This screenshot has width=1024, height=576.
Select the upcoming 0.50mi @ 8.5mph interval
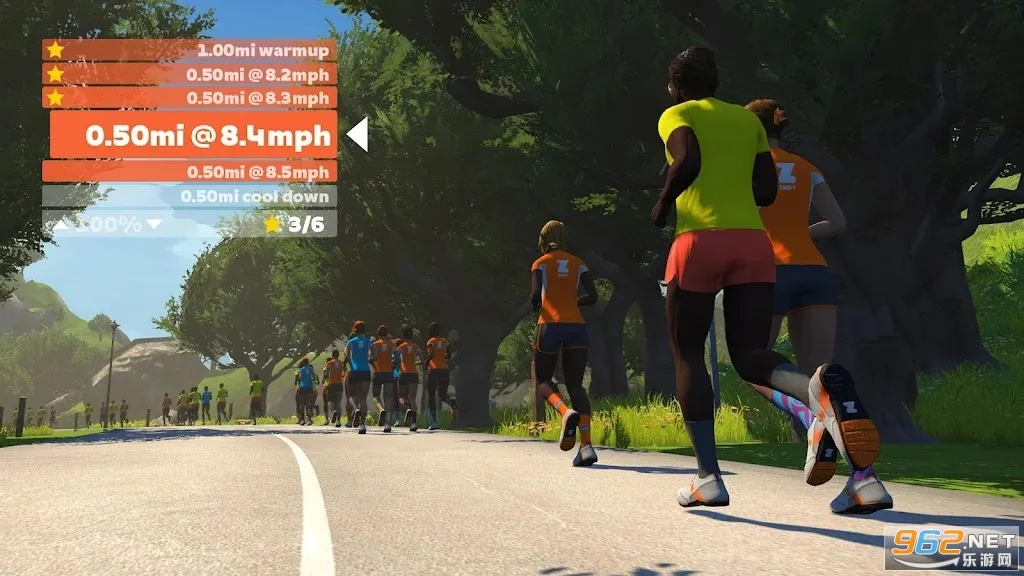189,172
